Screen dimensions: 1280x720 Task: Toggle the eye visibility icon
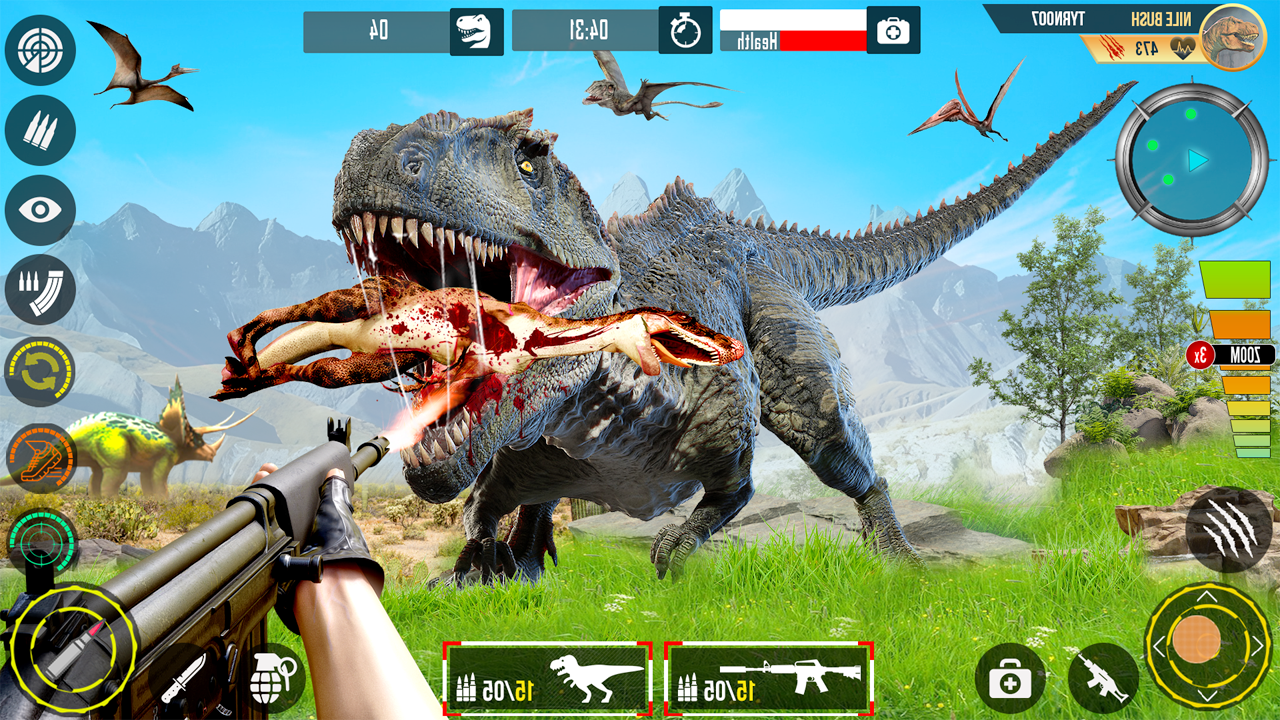pyautogui.click(x=40, y=213)
